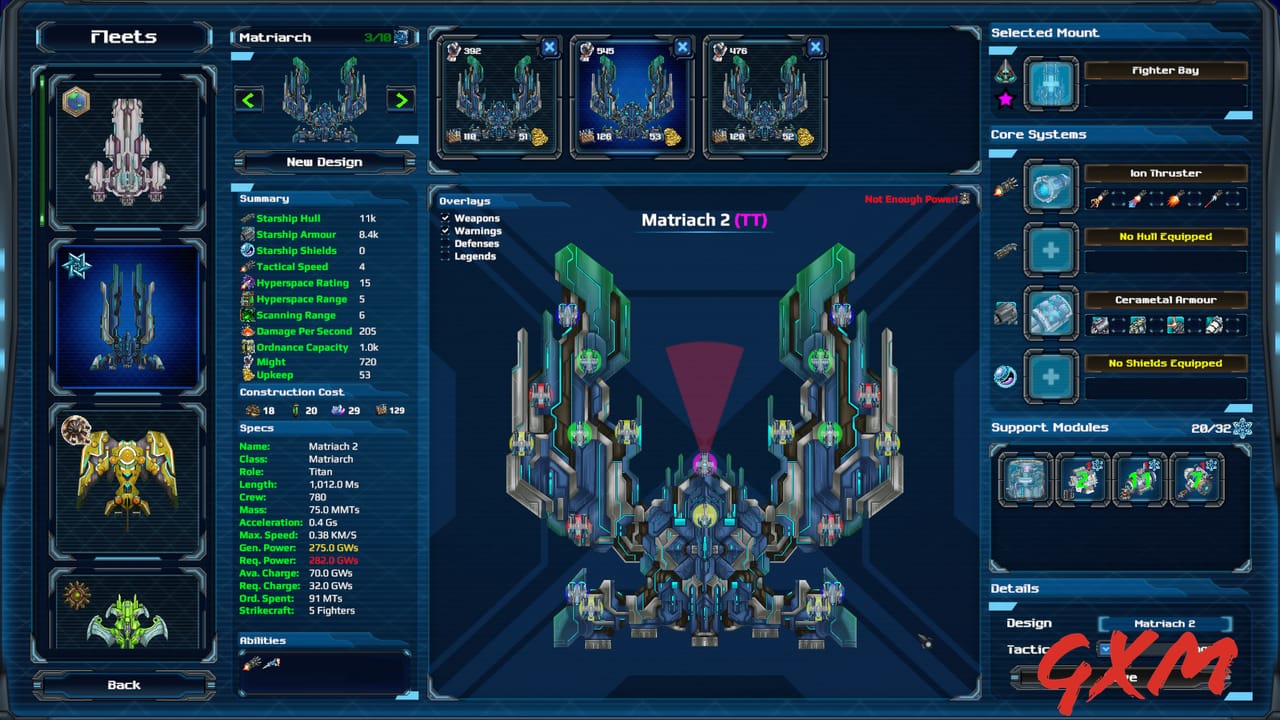Open the Ion Thruster engine slot
Screen dimensions: 1280x720
[x=1050, y=186]
